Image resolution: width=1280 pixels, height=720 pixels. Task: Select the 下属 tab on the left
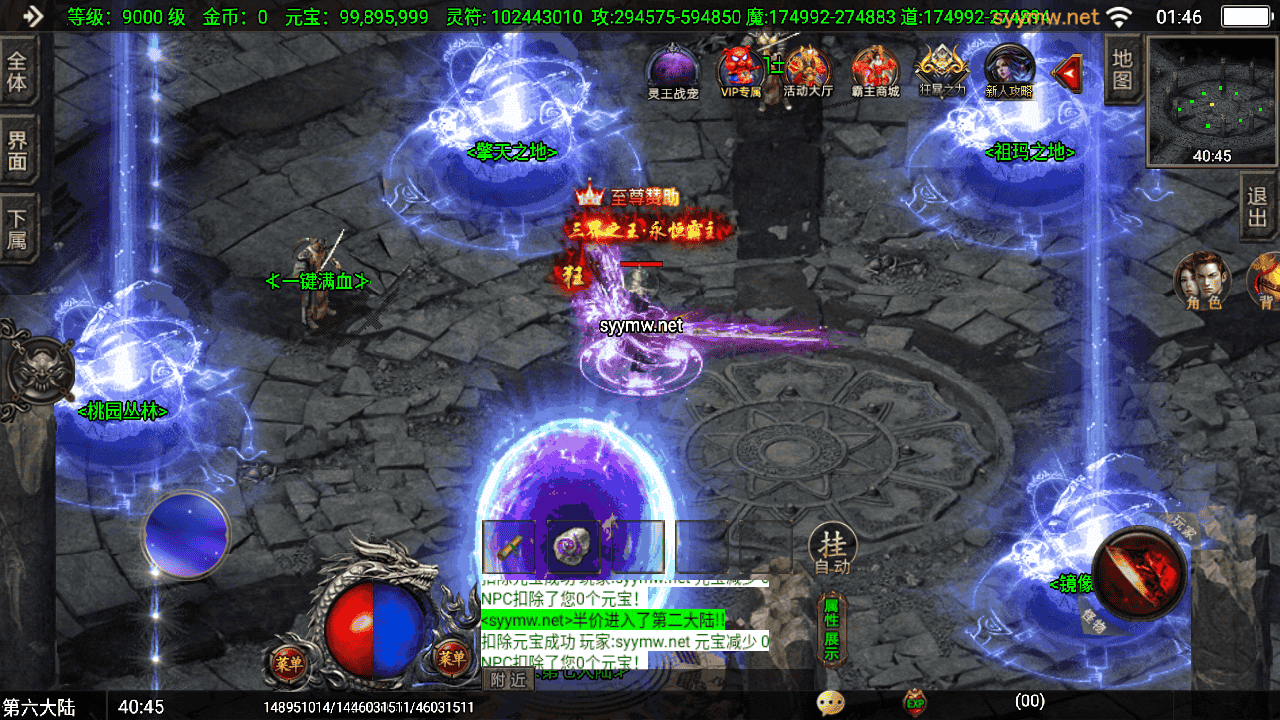18,228
